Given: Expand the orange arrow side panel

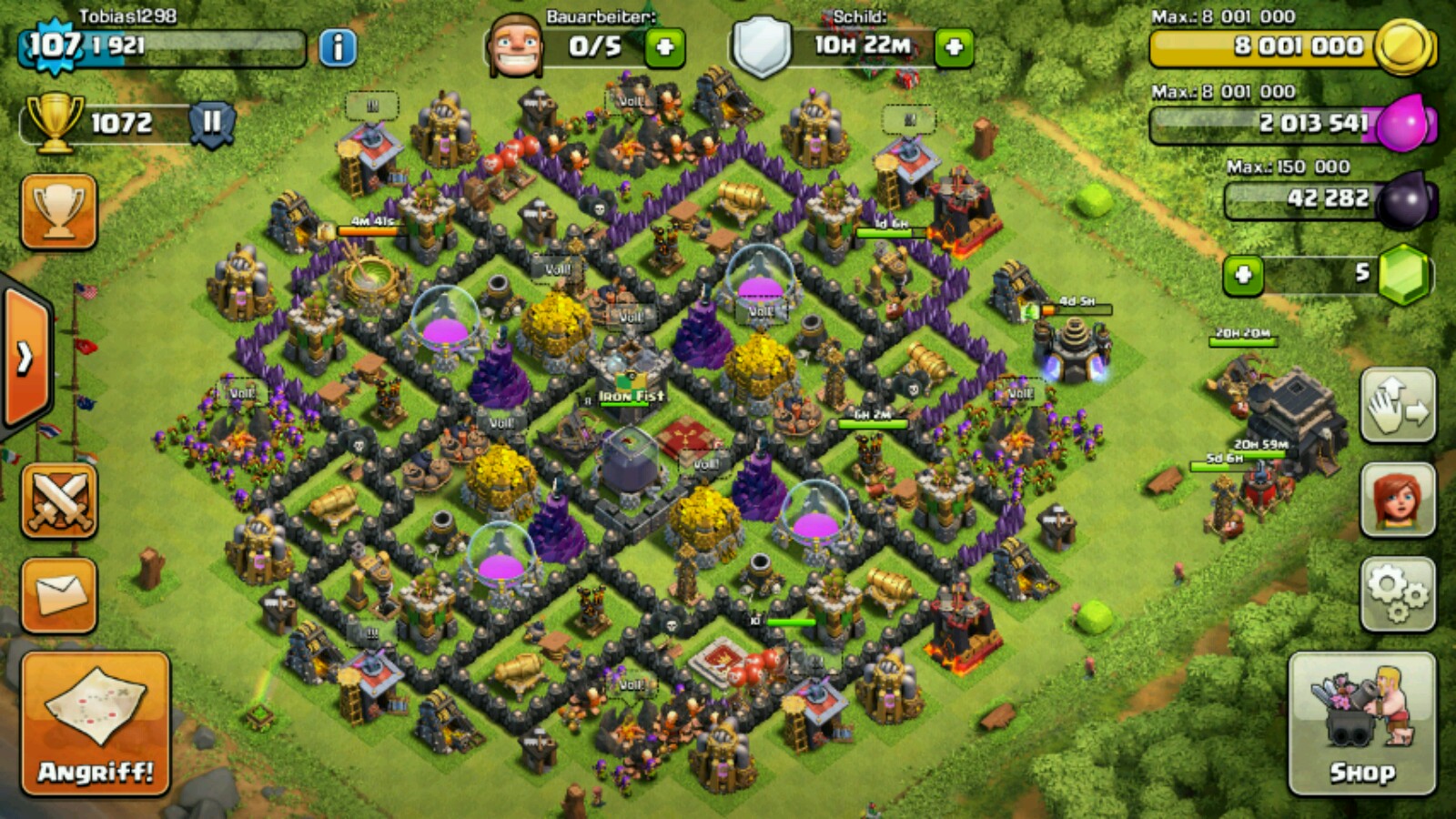Looking at the screenshot, I should pos(27,357).
